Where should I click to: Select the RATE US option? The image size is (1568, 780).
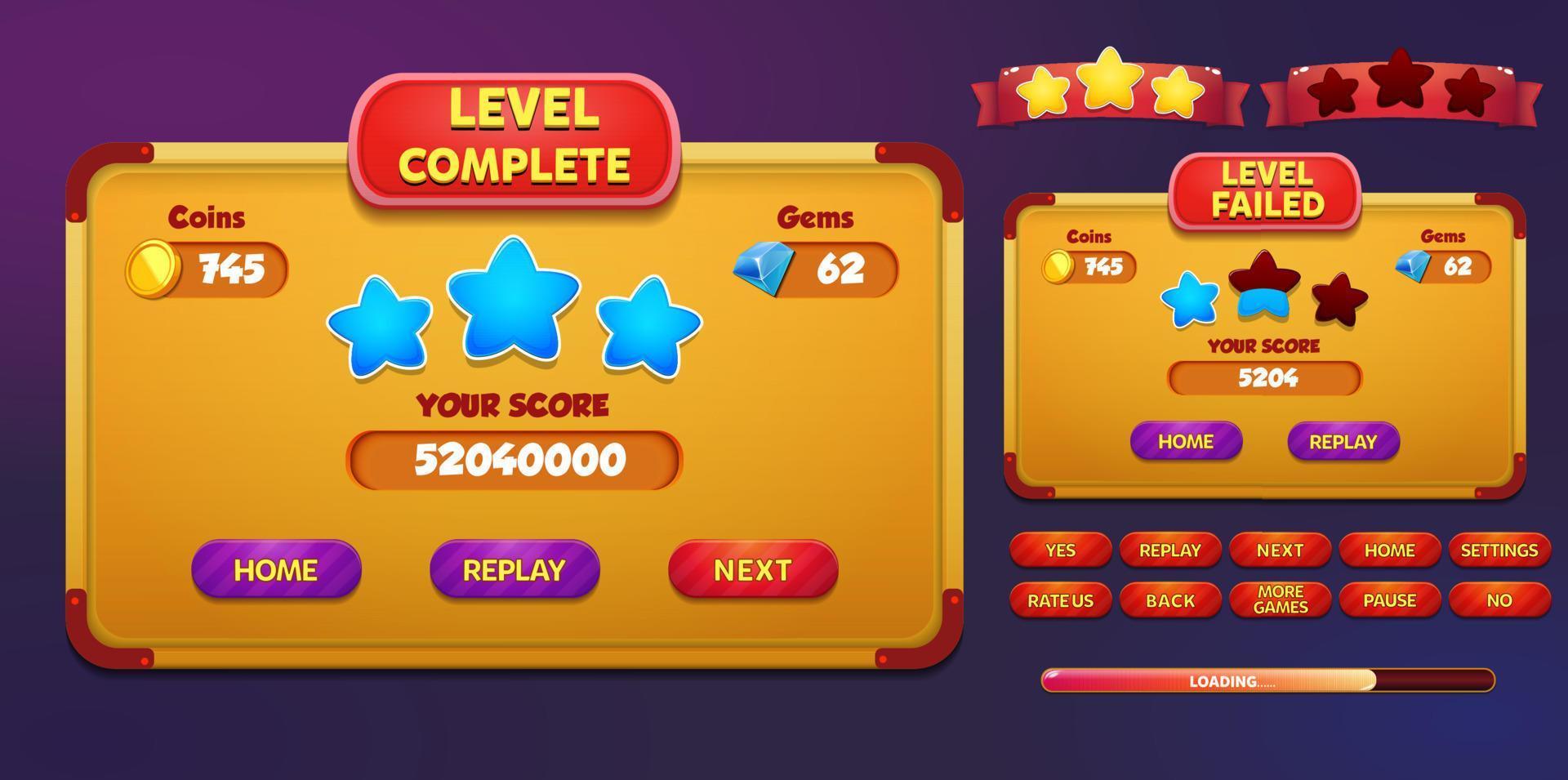1059,599
